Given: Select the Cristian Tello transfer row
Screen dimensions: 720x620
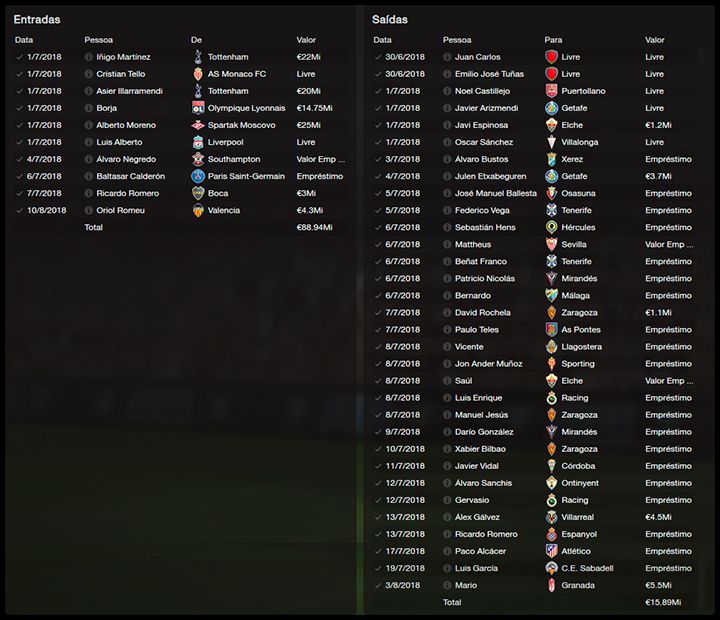Looking at the screenshot, I should 119,74.
